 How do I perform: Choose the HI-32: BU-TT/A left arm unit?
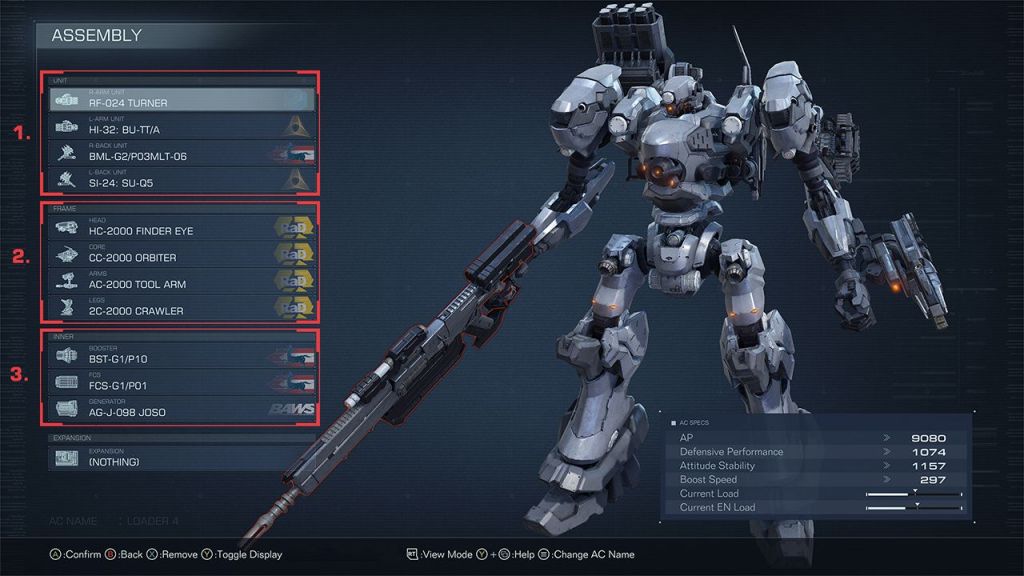tap(181, 126)
